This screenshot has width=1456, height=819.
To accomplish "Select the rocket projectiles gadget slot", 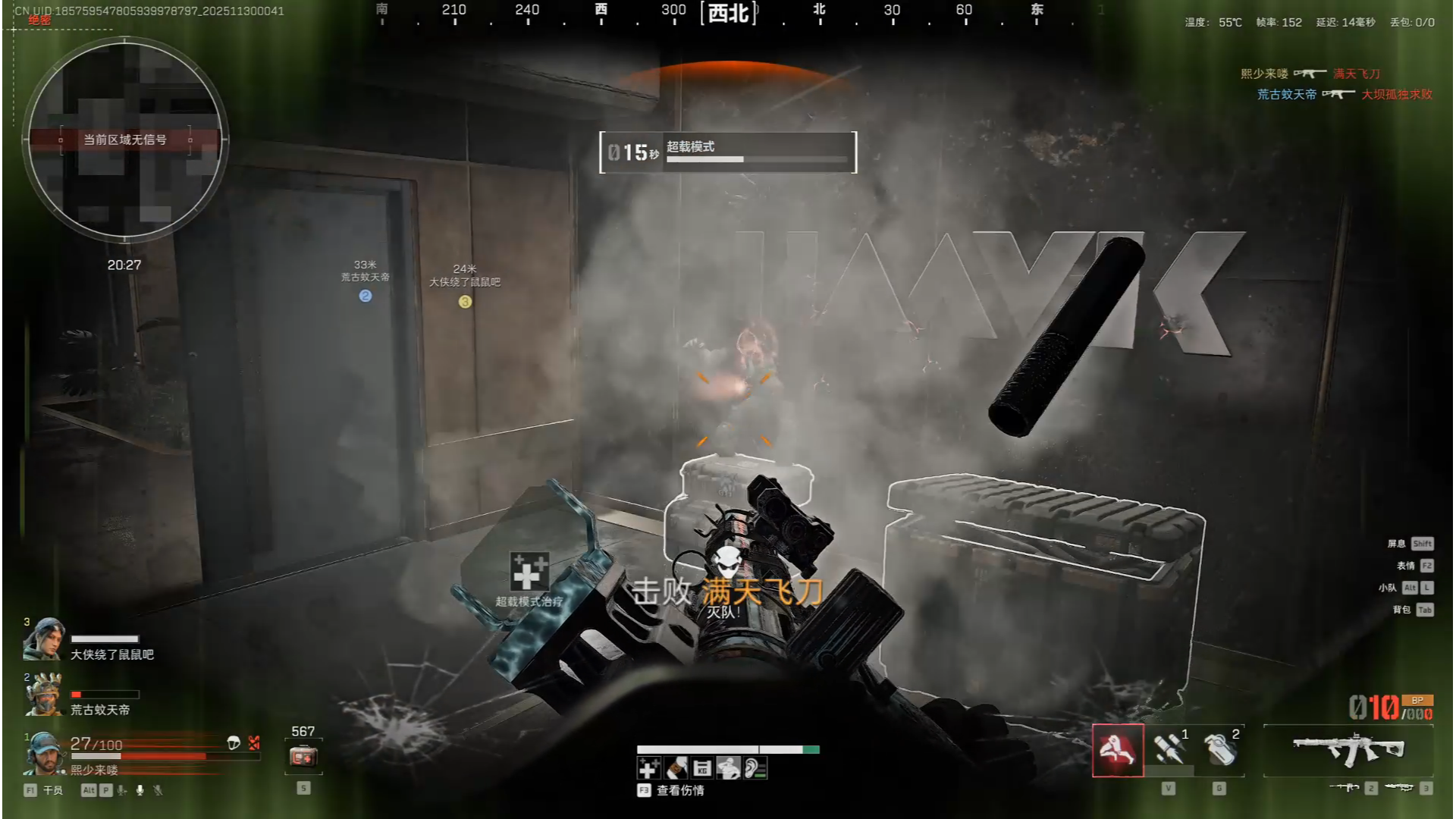I will [x=1169, y=750].
